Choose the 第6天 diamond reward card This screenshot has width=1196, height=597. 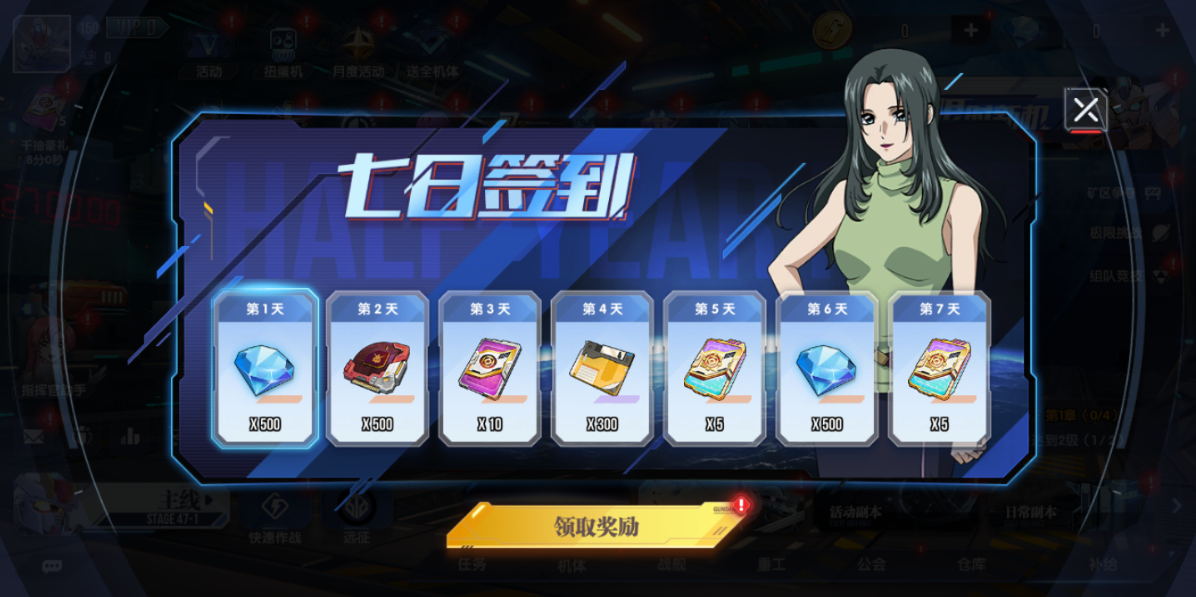(826, 369)
